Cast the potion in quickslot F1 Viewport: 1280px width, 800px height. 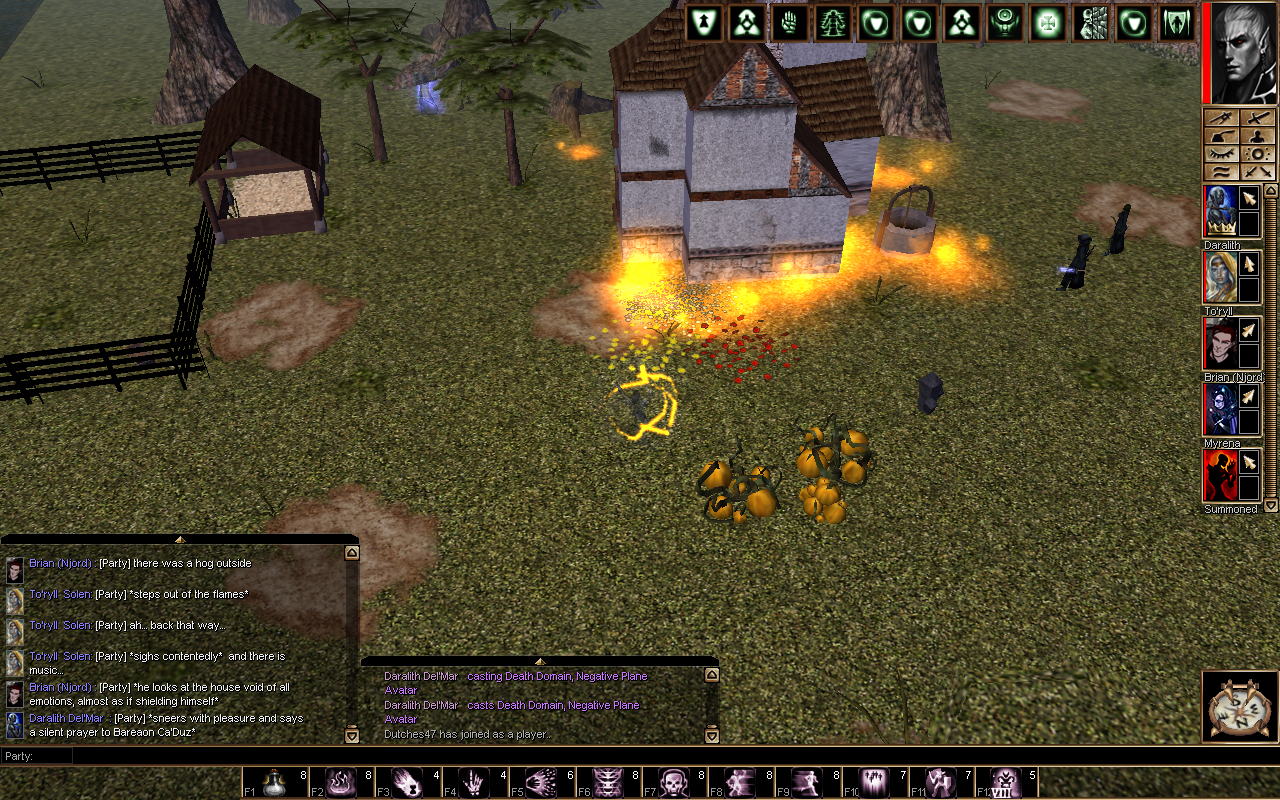pos(275,781)
